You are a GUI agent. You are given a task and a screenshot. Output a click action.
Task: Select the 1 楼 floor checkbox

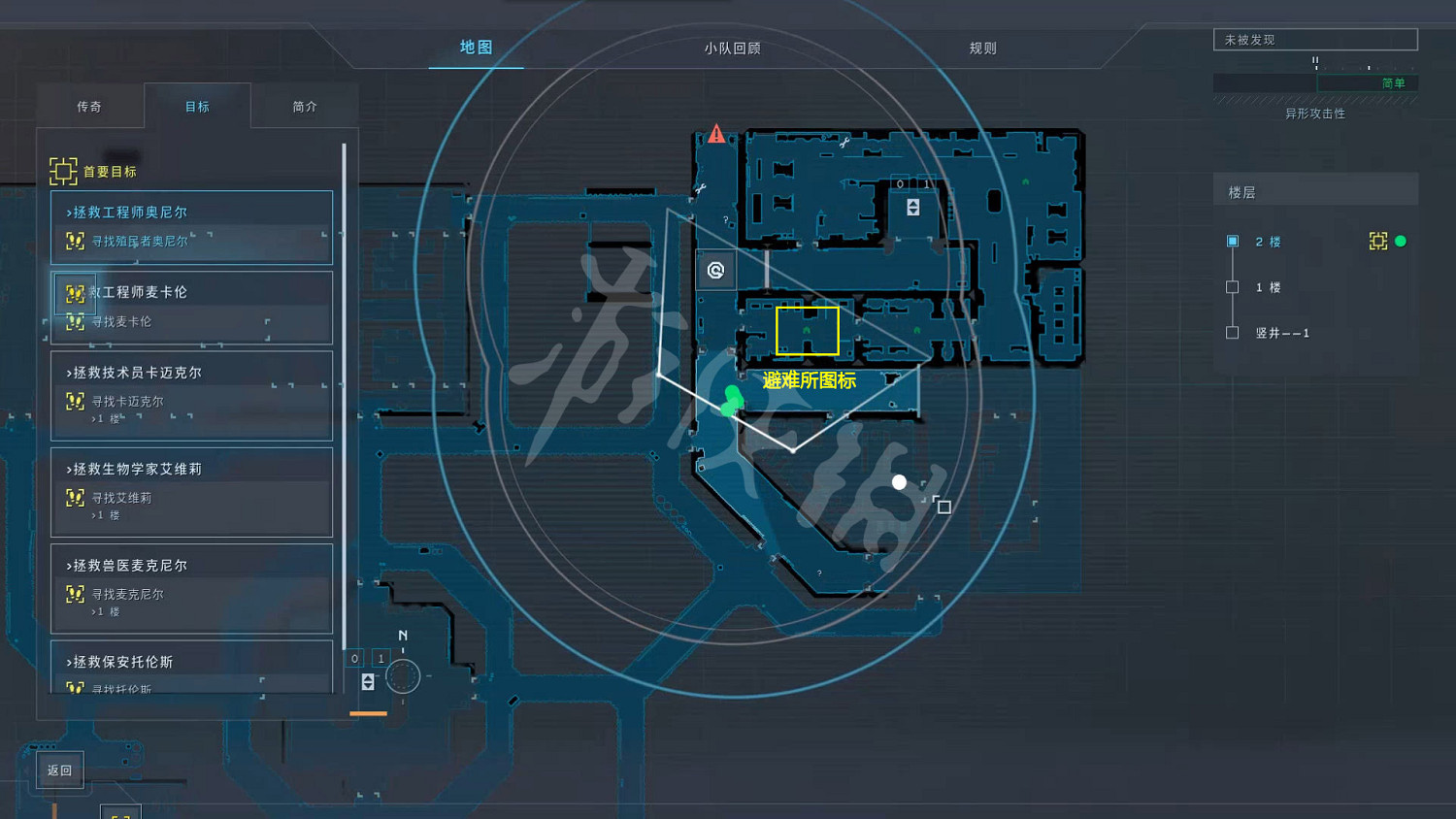click(1232, 286)
